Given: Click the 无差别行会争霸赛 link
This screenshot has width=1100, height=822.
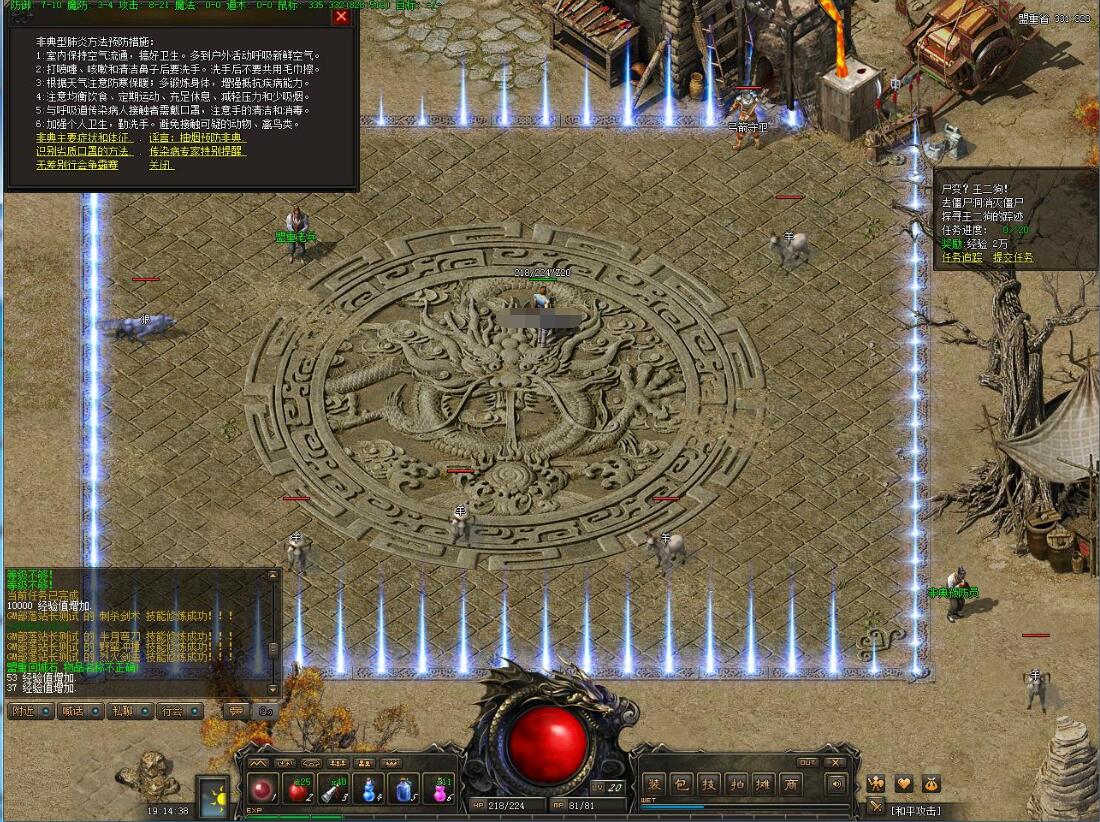Looking at the screenshot, I should point(77,165).
